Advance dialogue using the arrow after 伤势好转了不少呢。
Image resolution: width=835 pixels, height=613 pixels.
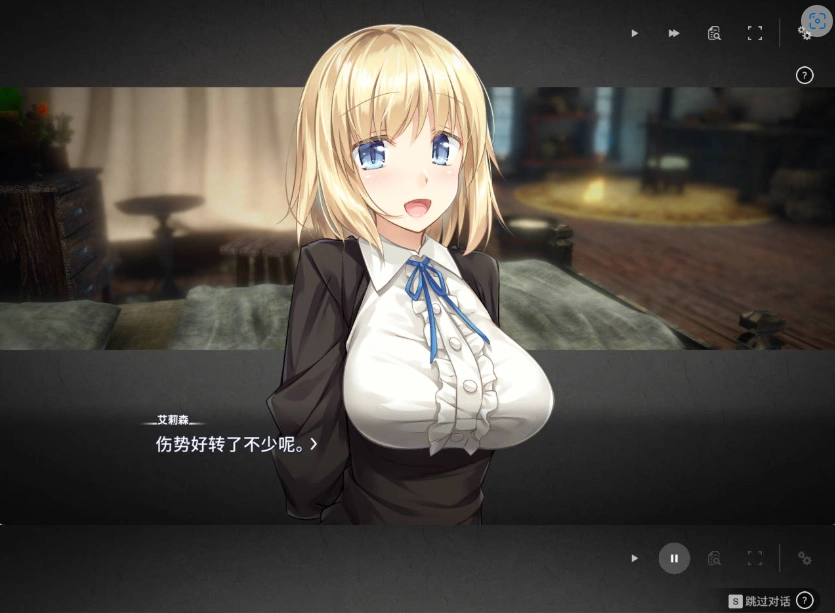(x=314, y=444)
